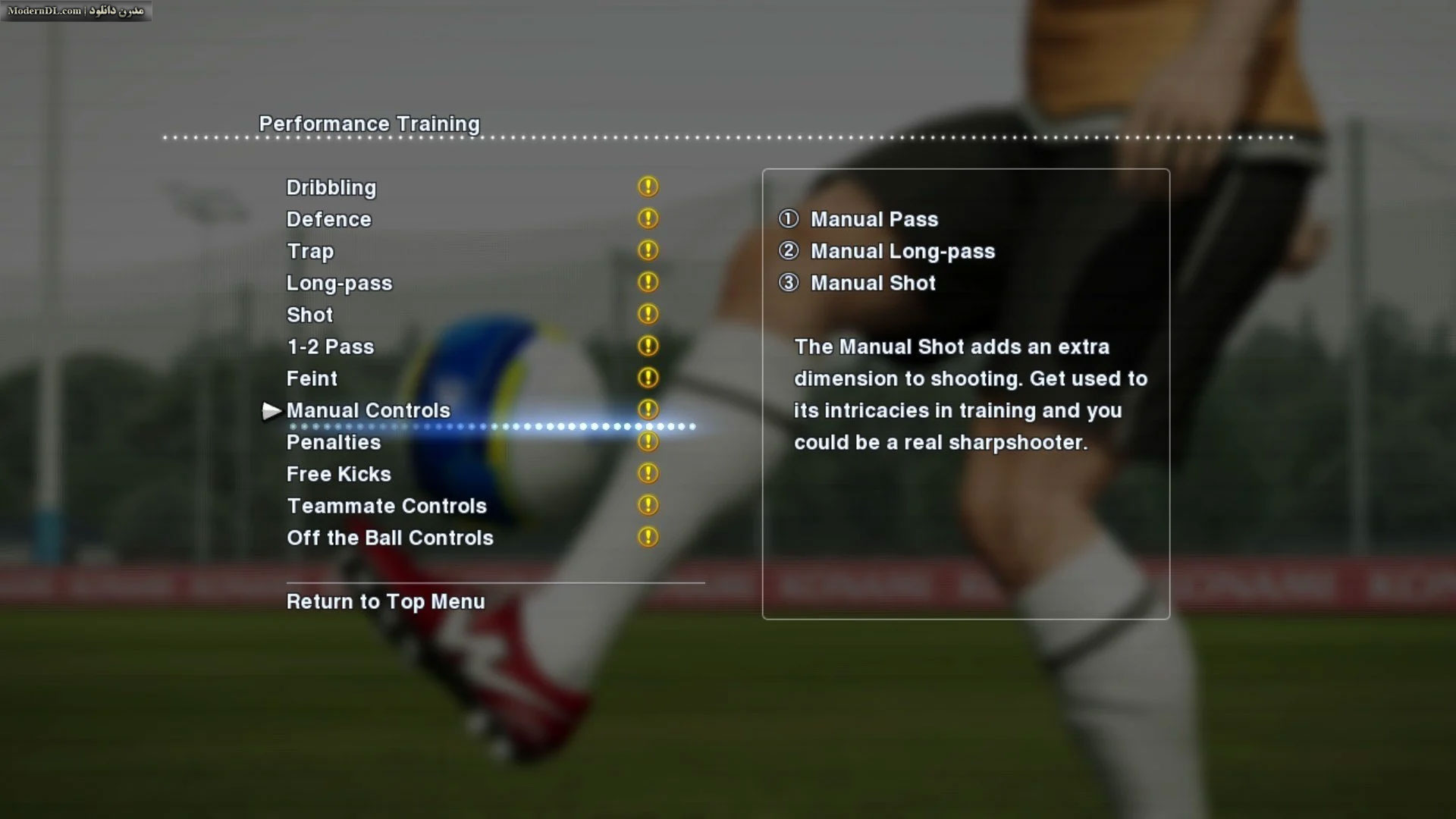Screen dimensions: 1456x819
Task: Click the exclamation badge next to Feint
Action: (x=648, y=378)
